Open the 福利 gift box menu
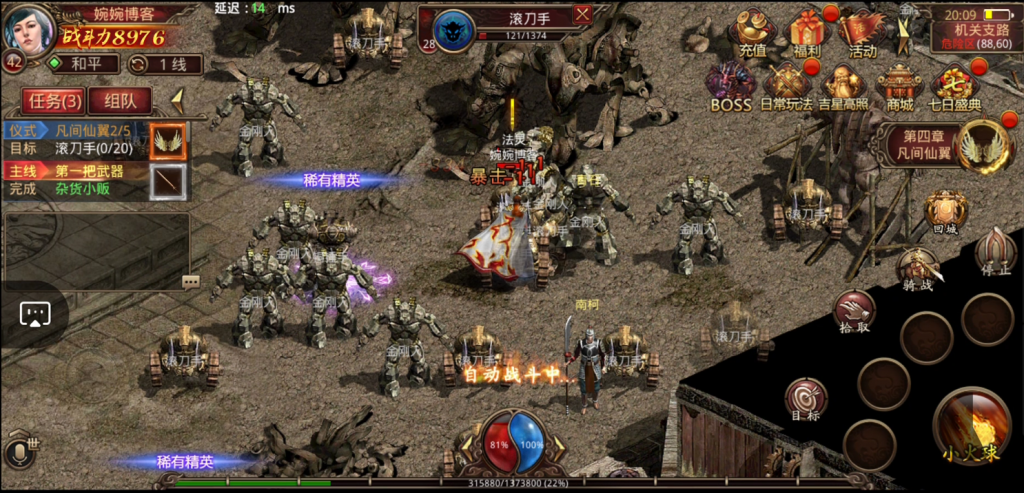The image size is (1024, 493). (805, 33)
